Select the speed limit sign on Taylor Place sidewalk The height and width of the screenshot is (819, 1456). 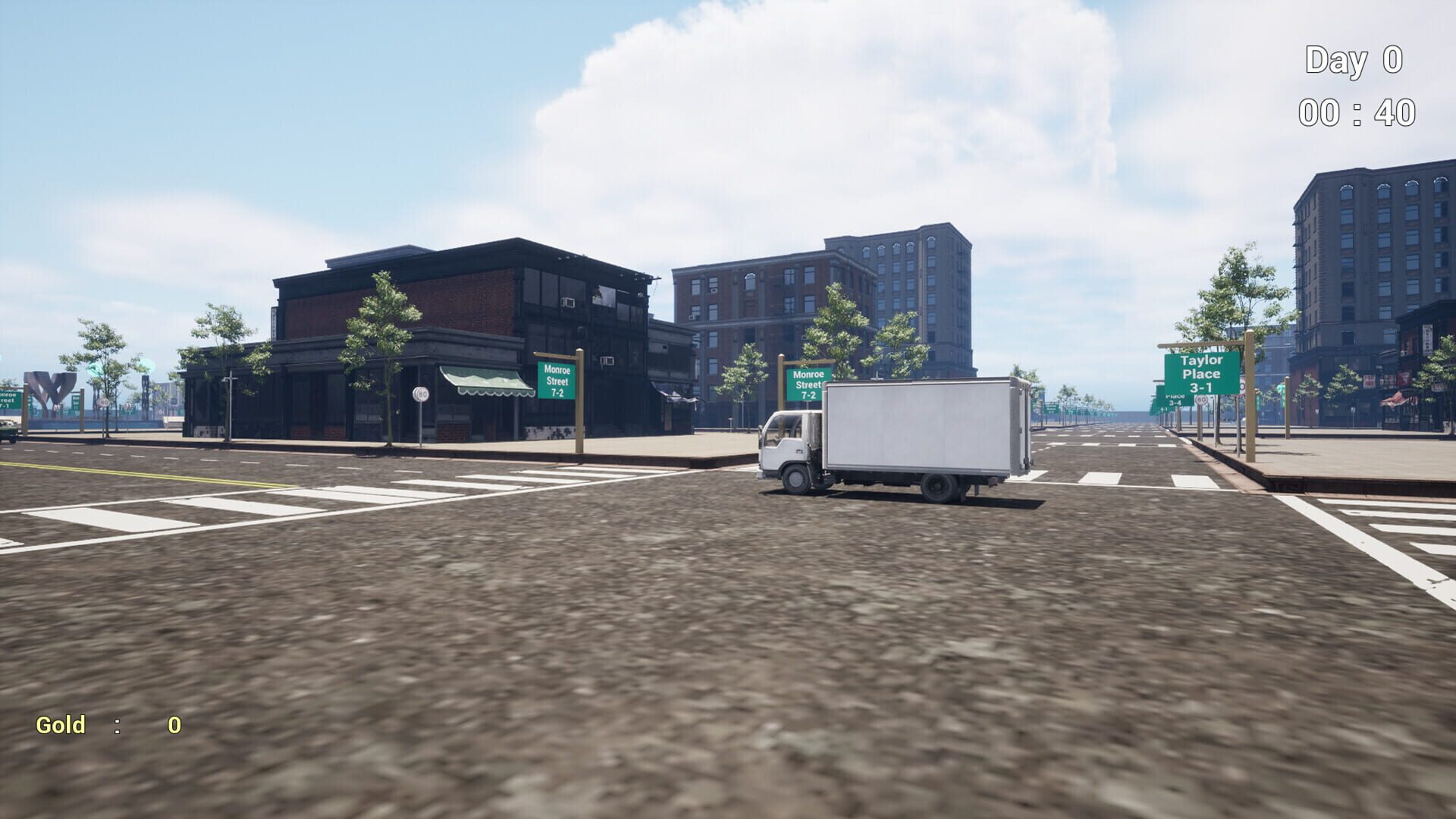(x=1201, y=400)
